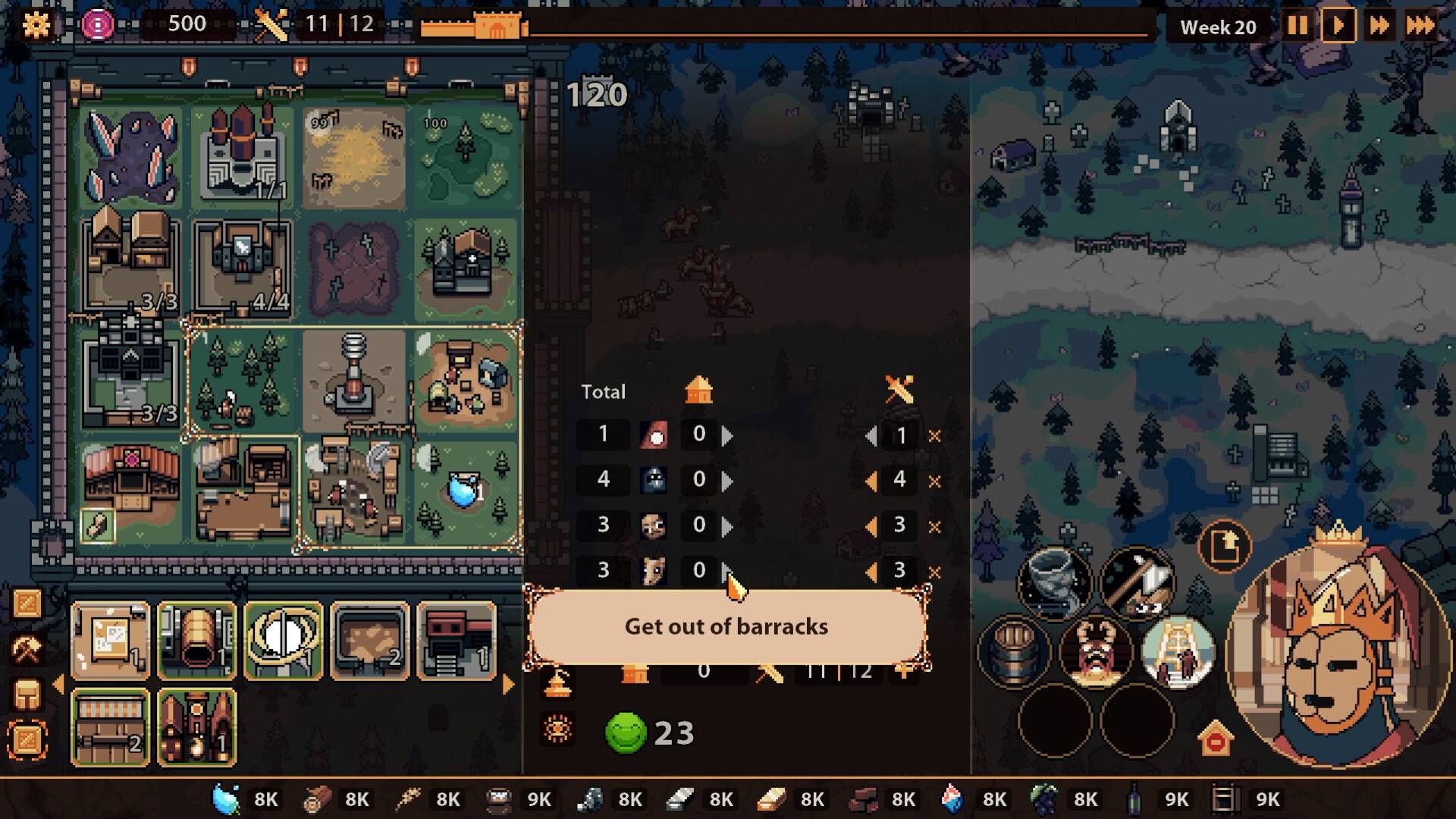Click the X beside the bottom unit row

(934, 572)
